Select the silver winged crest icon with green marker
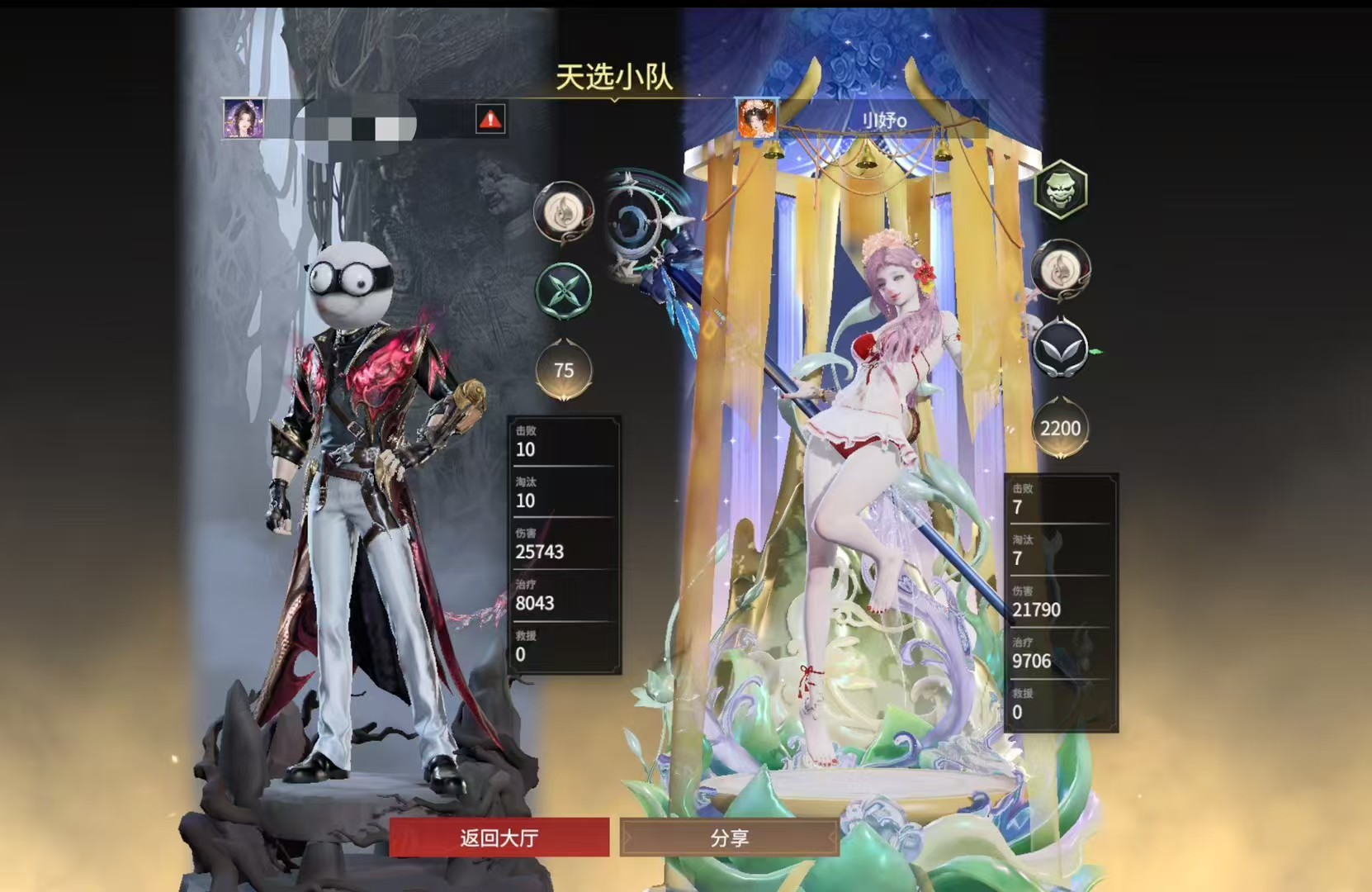Screen dimensions: 1372x892 click(1061, 349)
